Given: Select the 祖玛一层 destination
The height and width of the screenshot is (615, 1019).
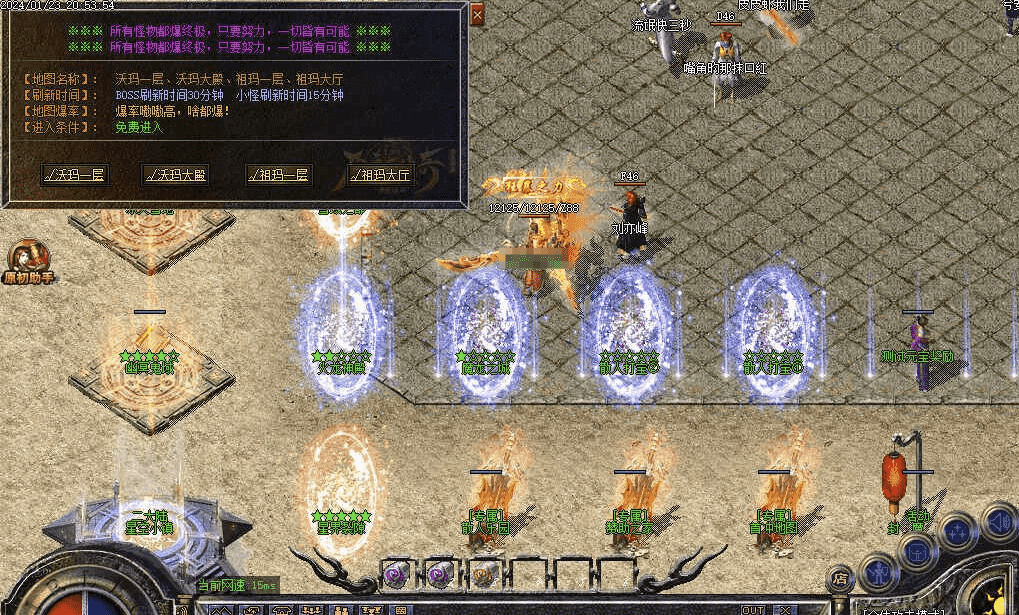Looking at the screenshot, I should click(278, 175).
